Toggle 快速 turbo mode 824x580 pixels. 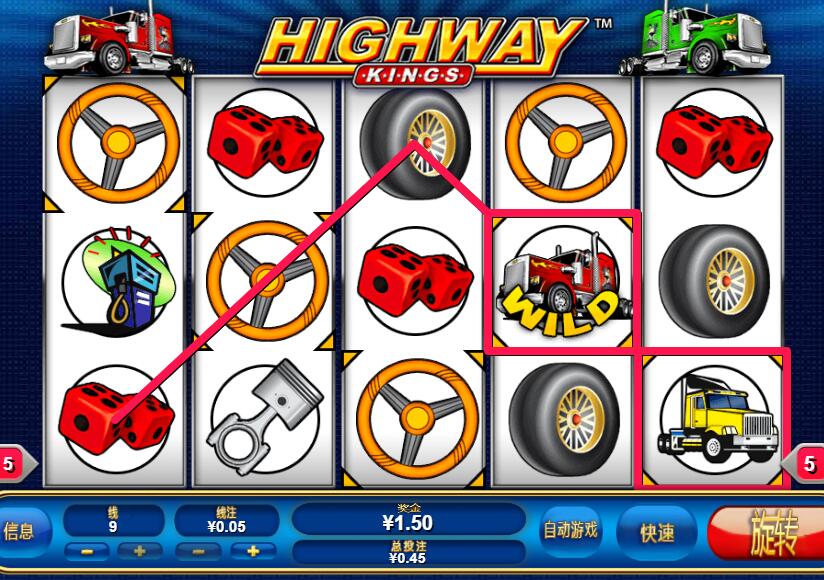658,533
